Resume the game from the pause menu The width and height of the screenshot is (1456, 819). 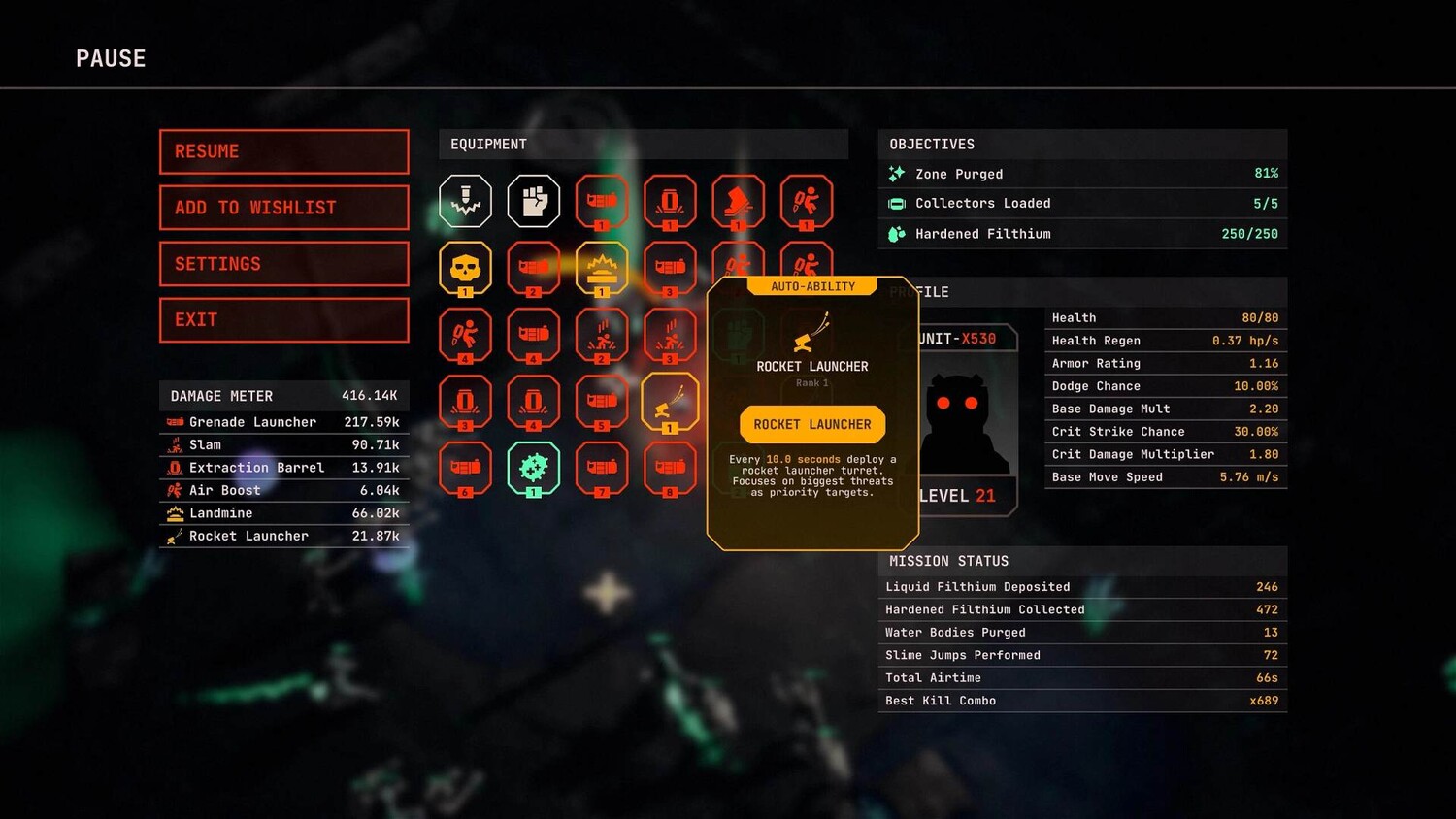(283, 151)
